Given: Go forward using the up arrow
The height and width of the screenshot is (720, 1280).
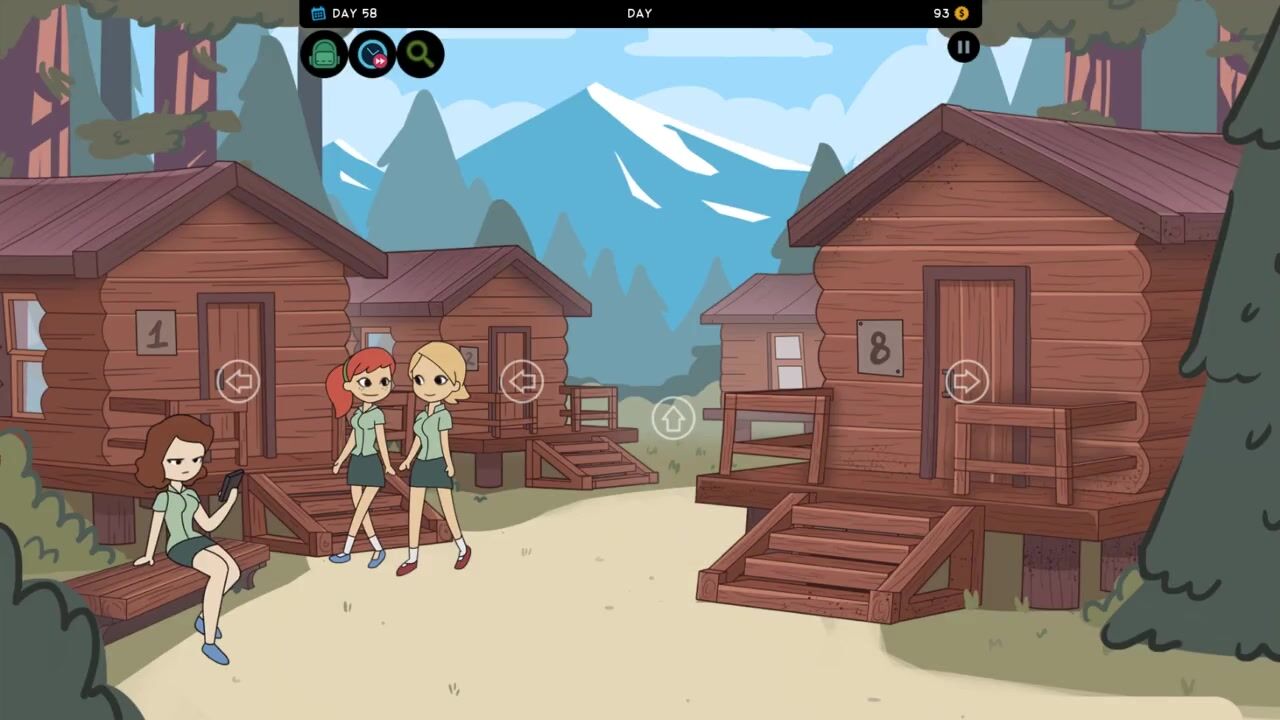Looking at the screenshot, I should [x=673, y=417].
